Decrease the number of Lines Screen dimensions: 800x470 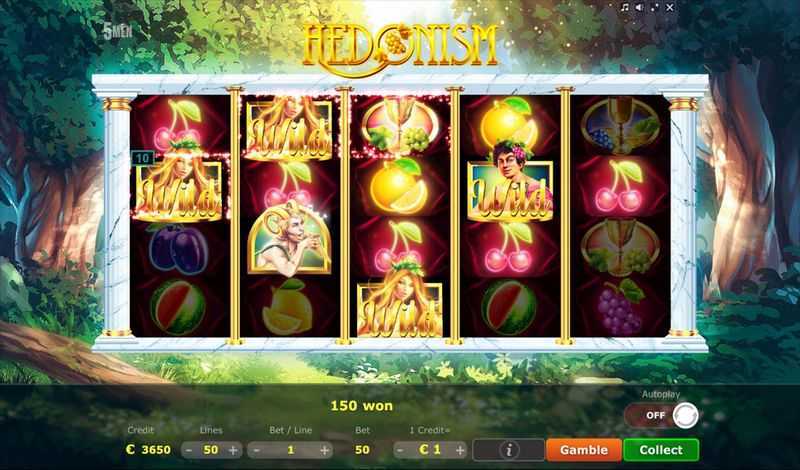click(190, 450)
